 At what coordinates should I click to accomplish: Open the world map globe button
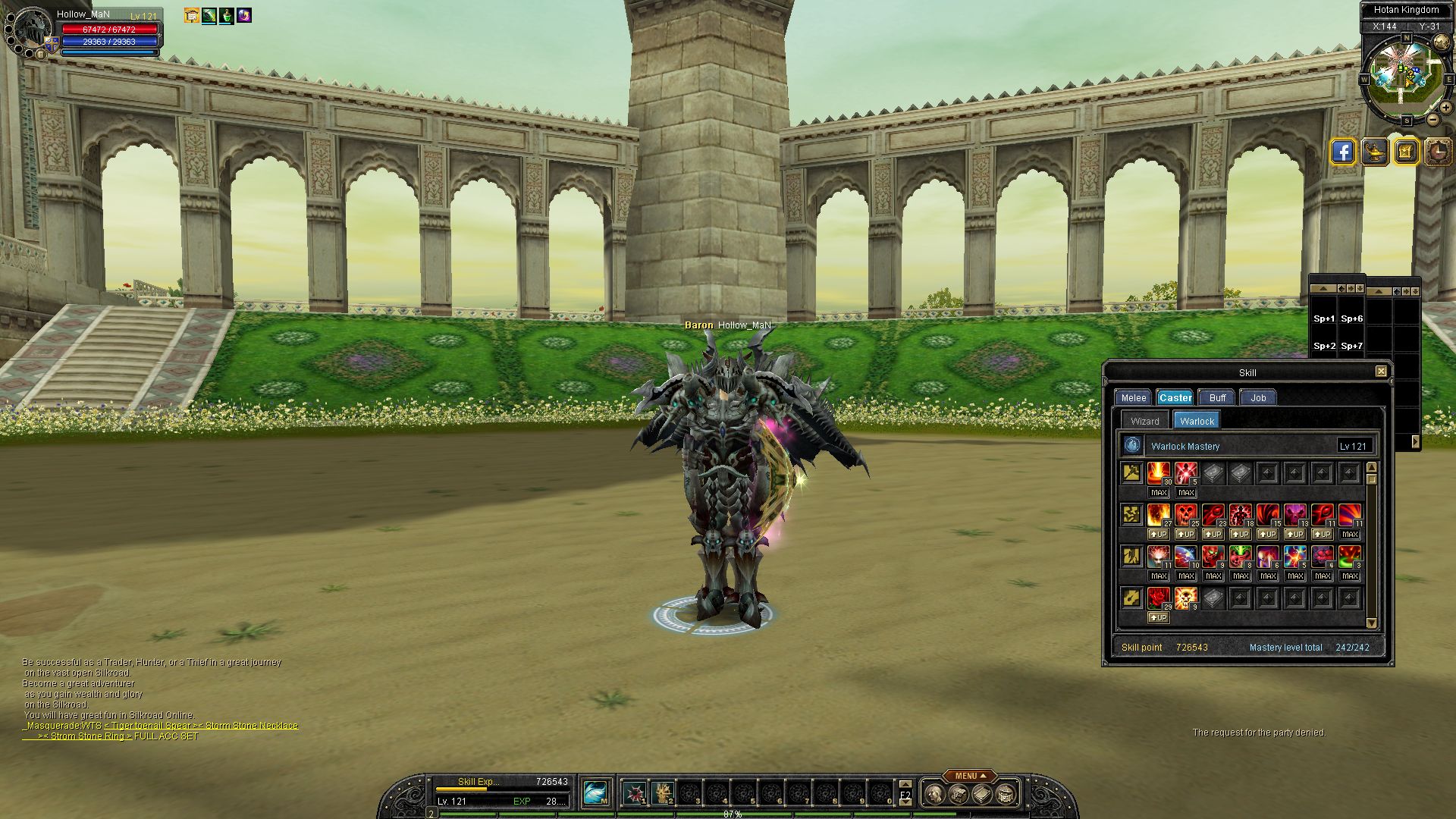coord(1442,42)
